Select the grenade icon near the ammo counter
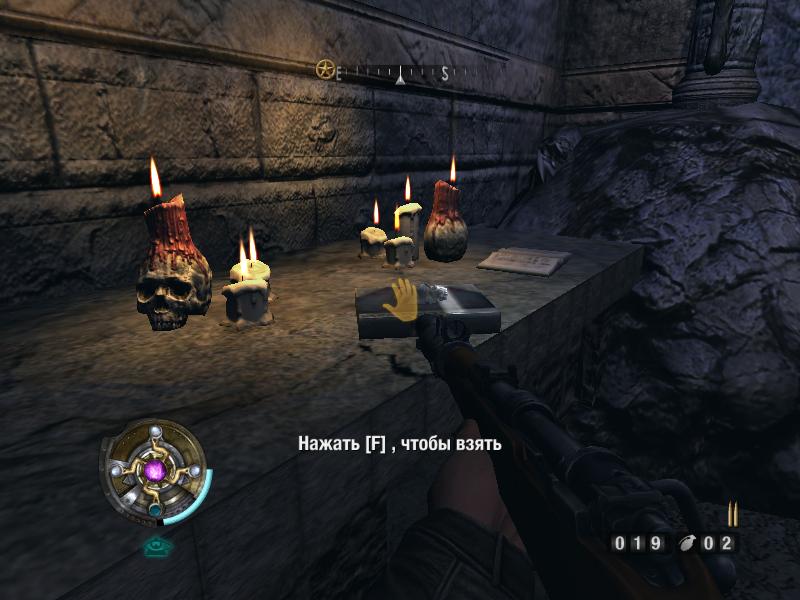Image resolution: width=800 pixels, height=600 pixels. pos(687,544)
